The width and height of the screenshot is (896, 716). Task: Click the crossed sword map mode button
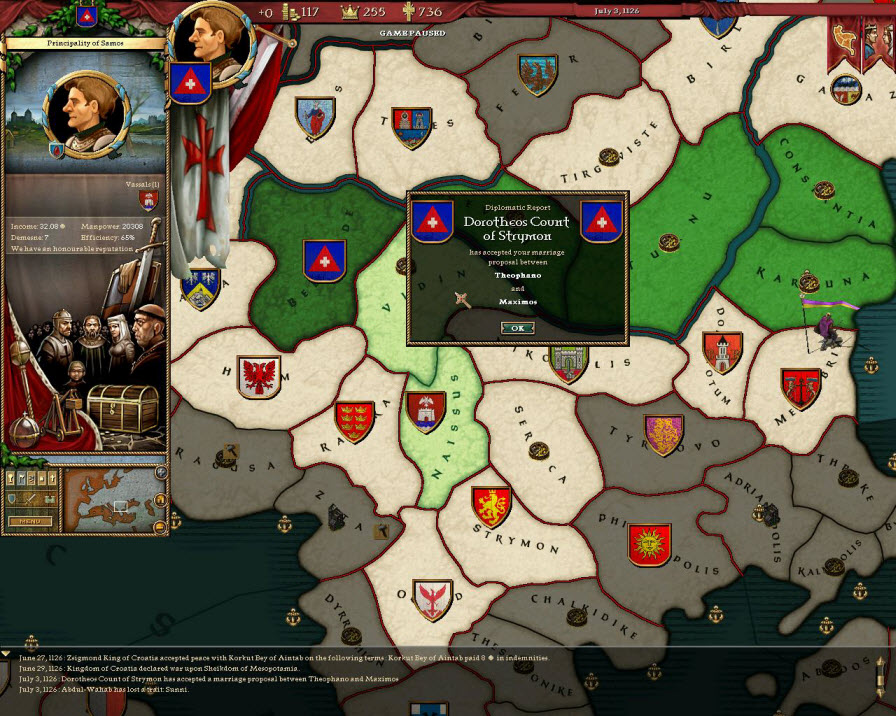coord(31,498)
